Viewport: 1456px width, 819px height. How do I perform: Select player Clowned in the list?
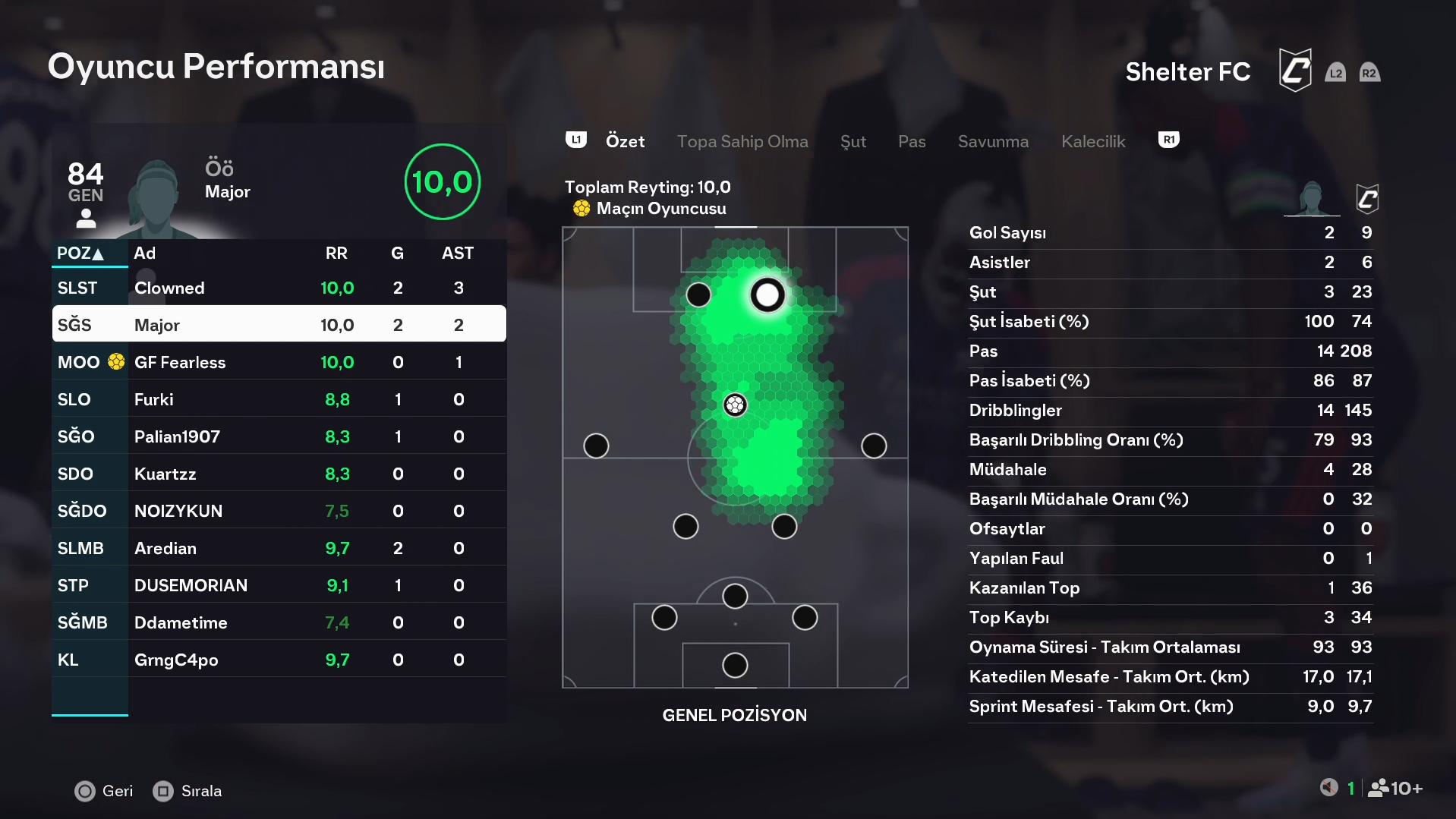coord(279,288)
